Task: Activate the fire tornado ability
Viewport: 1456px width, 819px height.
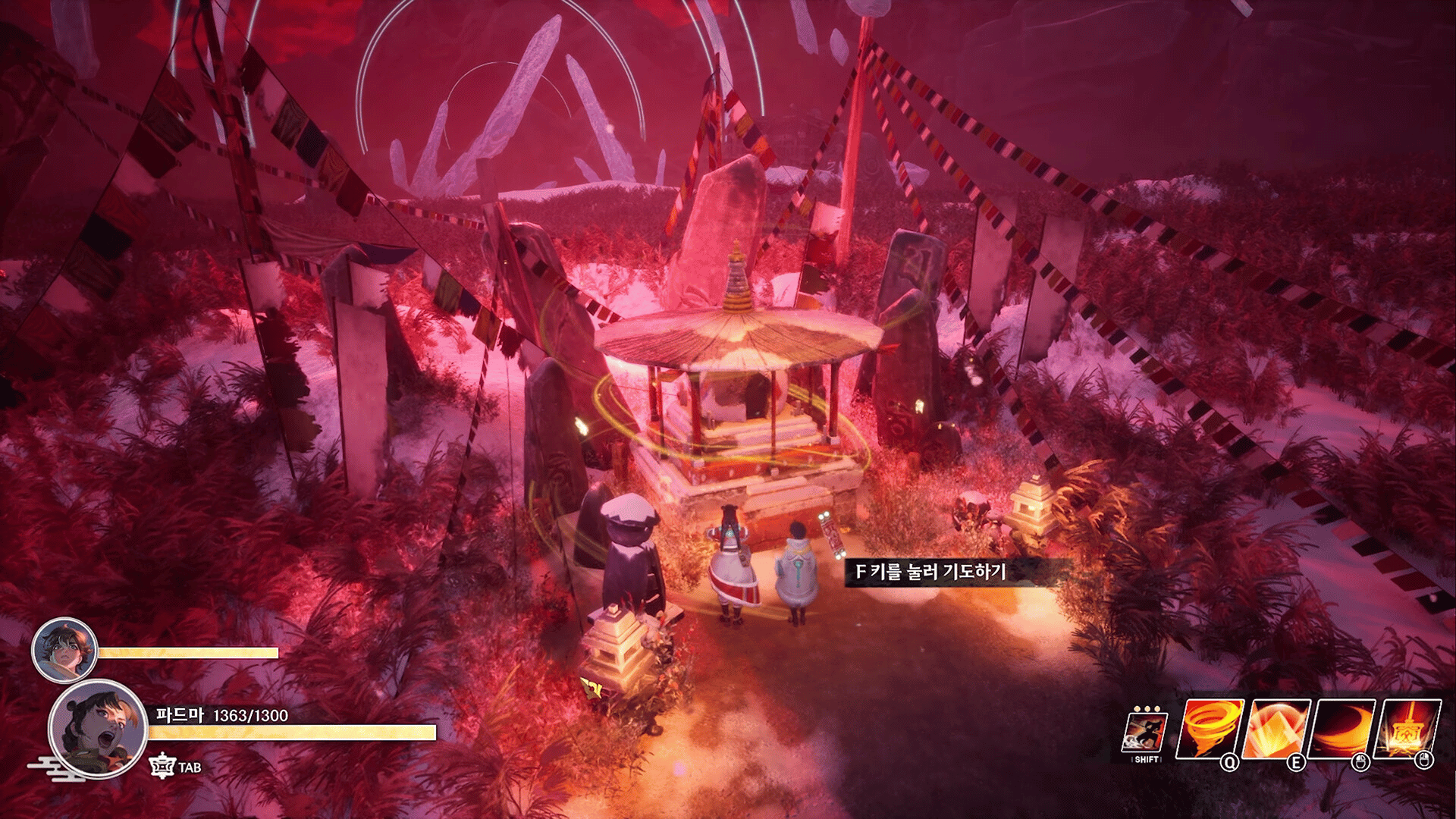Action: click(x=1210, y=730)
